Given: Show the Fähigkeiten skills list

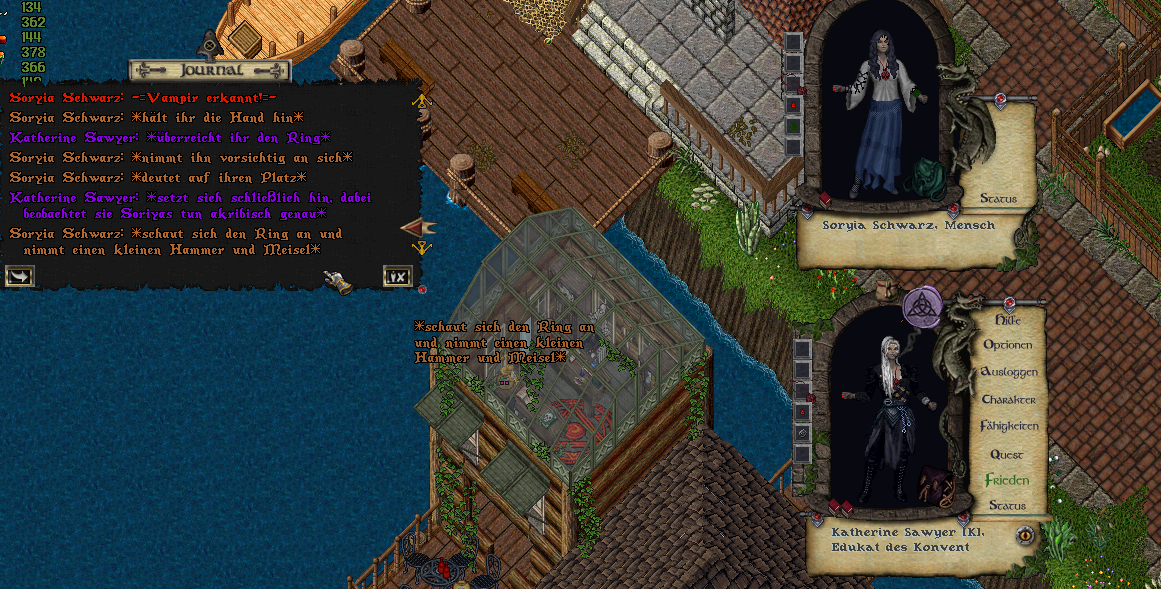Looking at the screenshot, I should pos(1009,426).
